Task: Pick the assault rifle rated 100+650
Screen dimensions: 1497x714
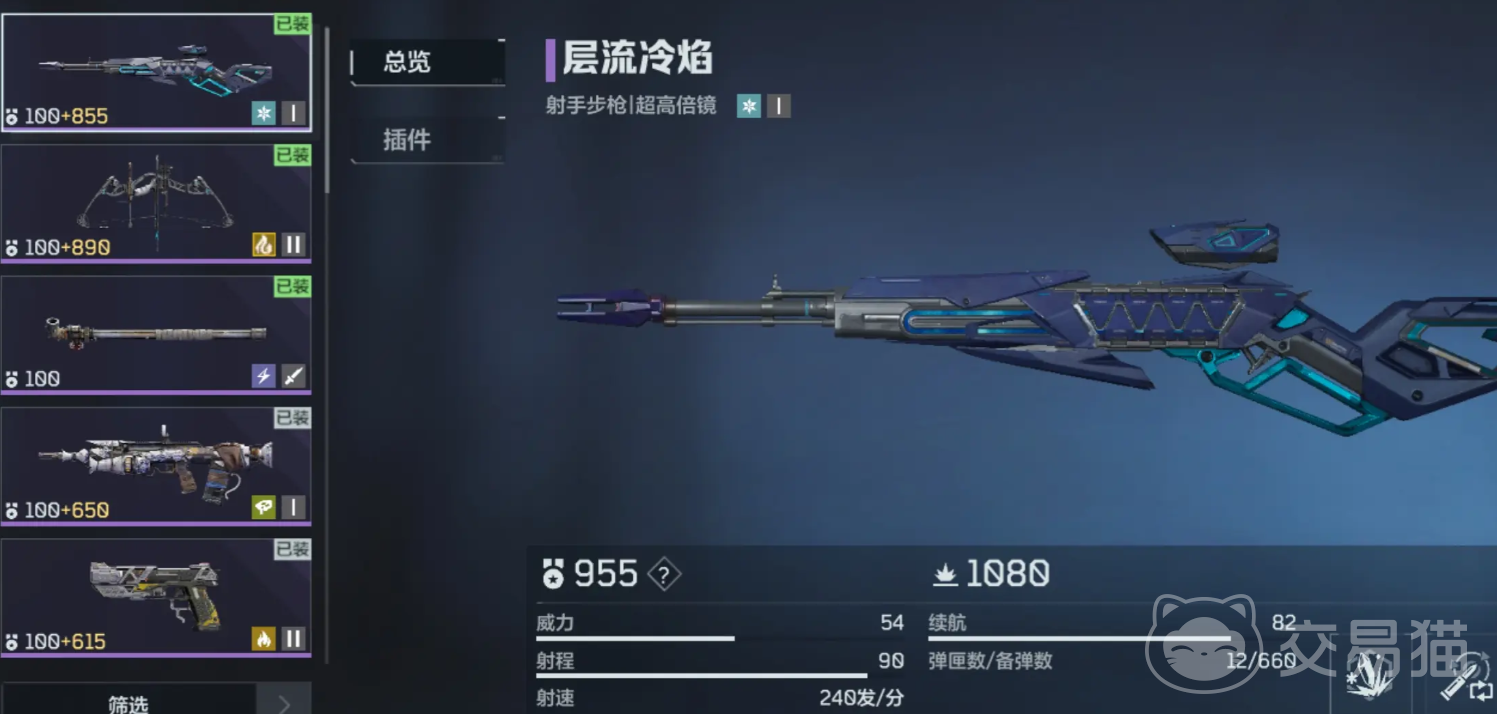Action: coord(155,465)
